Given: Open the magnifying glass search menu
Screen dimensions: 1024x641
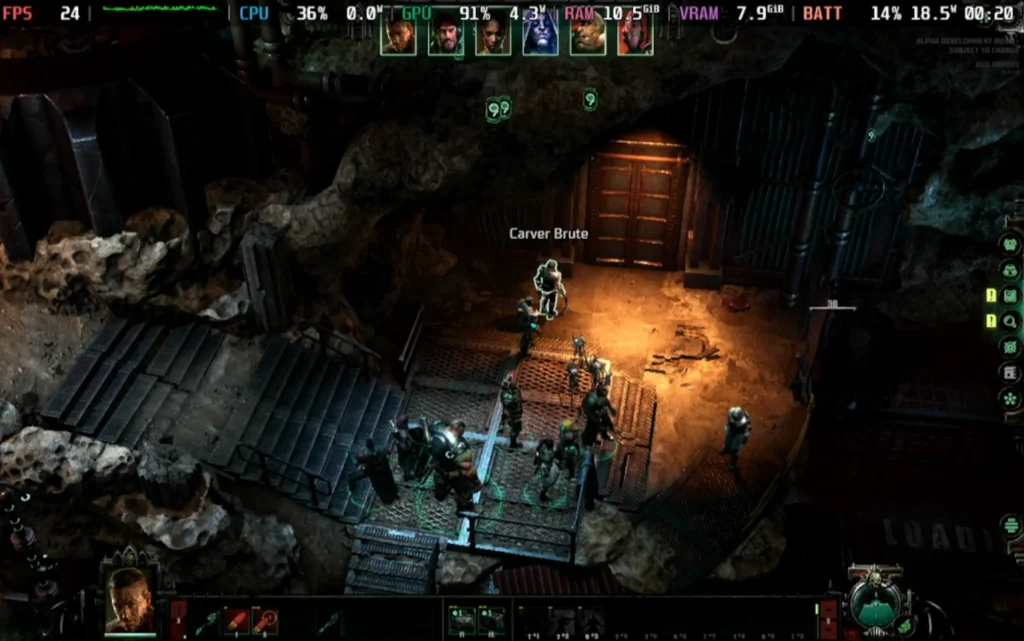Looking at the screenshot, I should pyautogui.click(x=1010, y=321).
